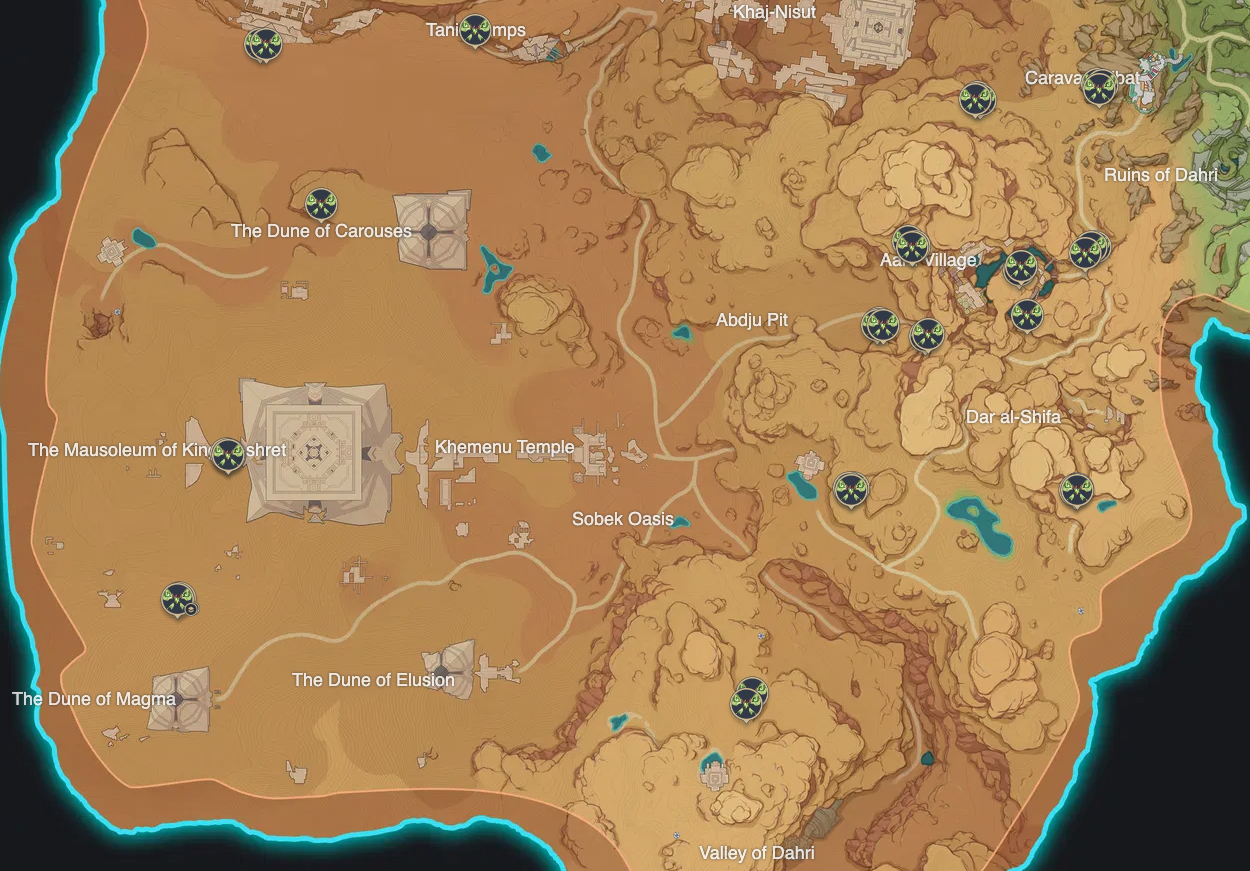Select the scarab marker covering the Tanit Camps label
This screenshot has width=1250, height=871.
(475, 31)
